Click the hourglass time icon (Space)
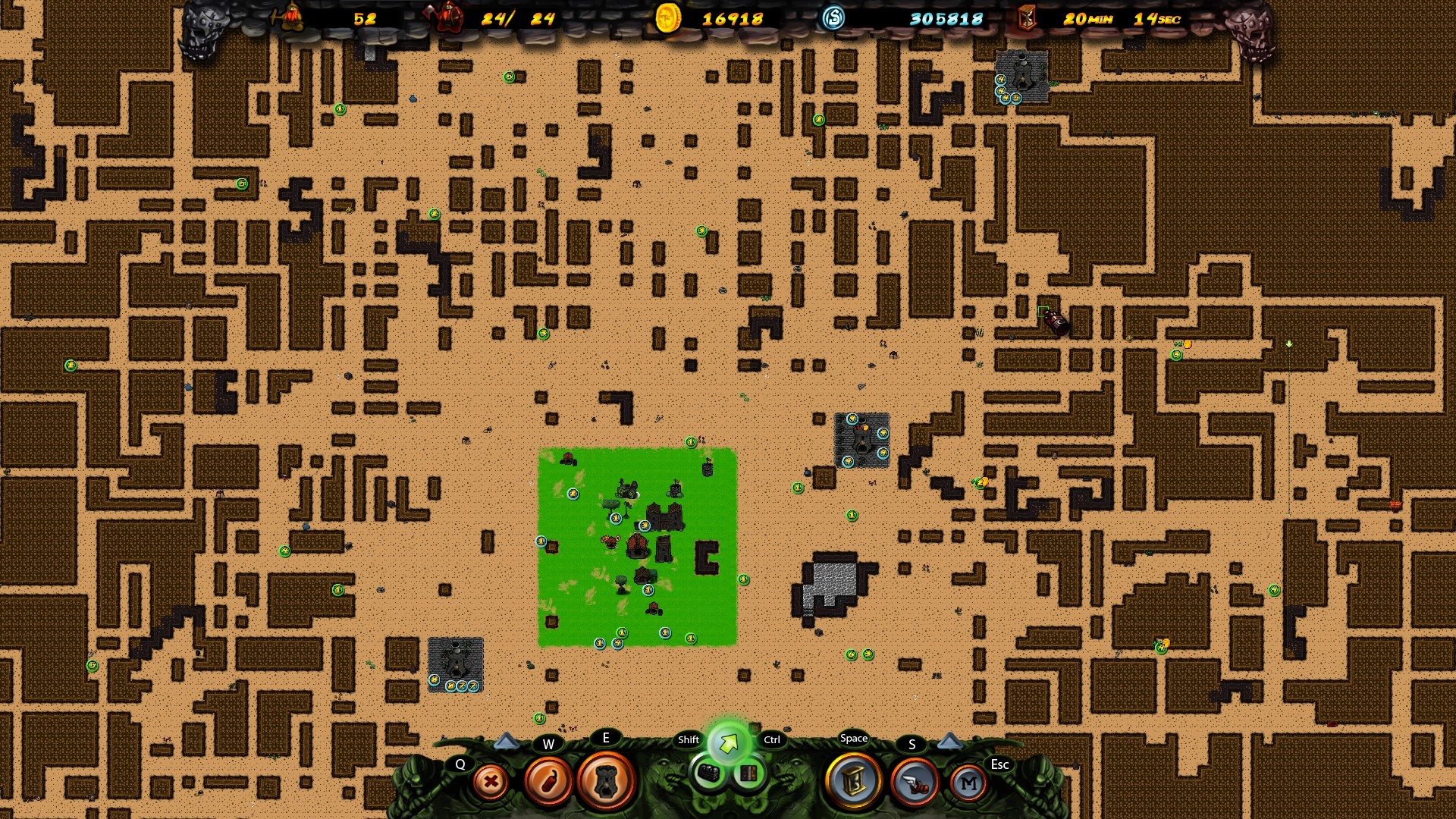Viewport: 1456px width, 819px height. pyautogui.click(x=852, y=782)
